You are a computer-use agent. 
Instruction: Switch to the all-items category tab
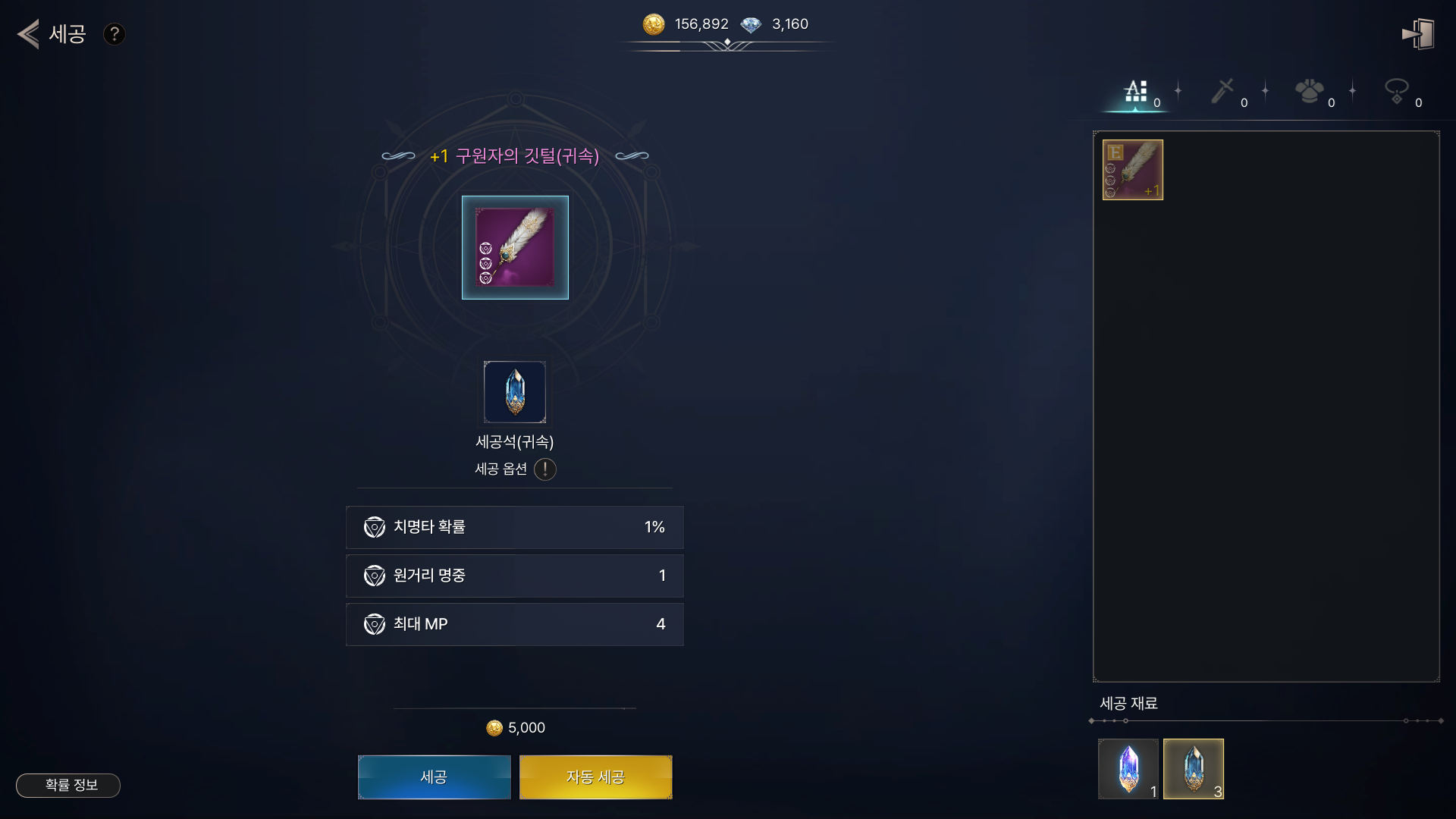click(1136, 93)
